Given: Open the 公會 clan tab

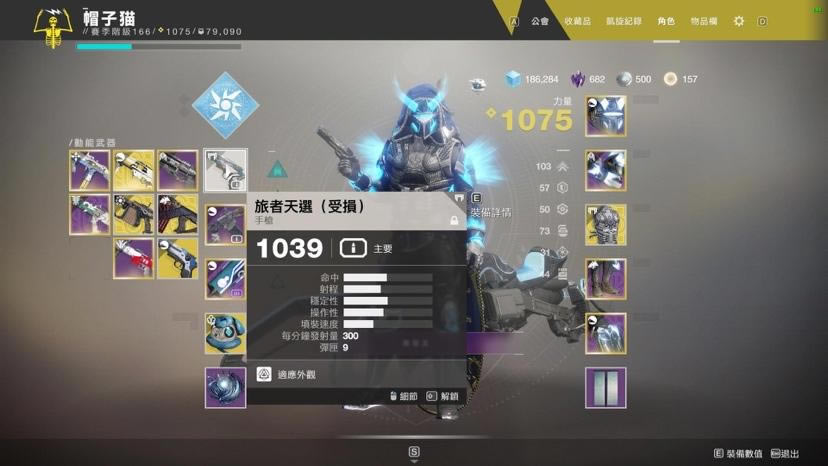Looking at the screenshot, I should pyautogui.click(x=540, y=21).
